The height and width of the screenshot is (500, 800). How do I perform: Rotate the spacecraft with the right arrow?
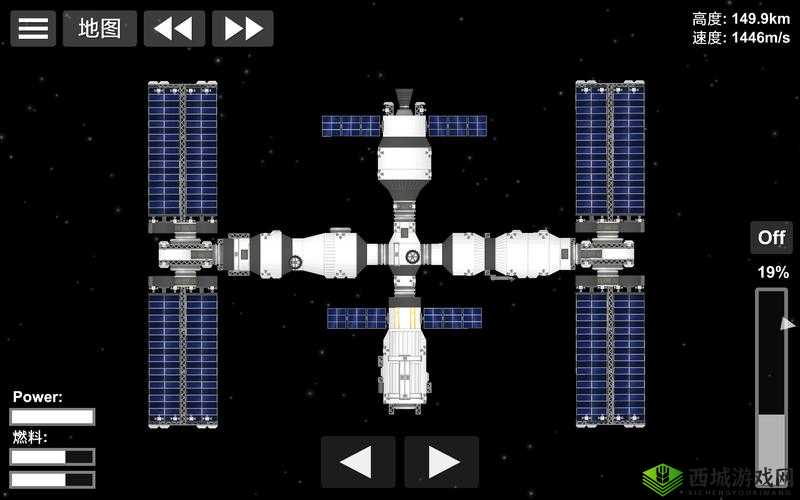pos(441,462)
